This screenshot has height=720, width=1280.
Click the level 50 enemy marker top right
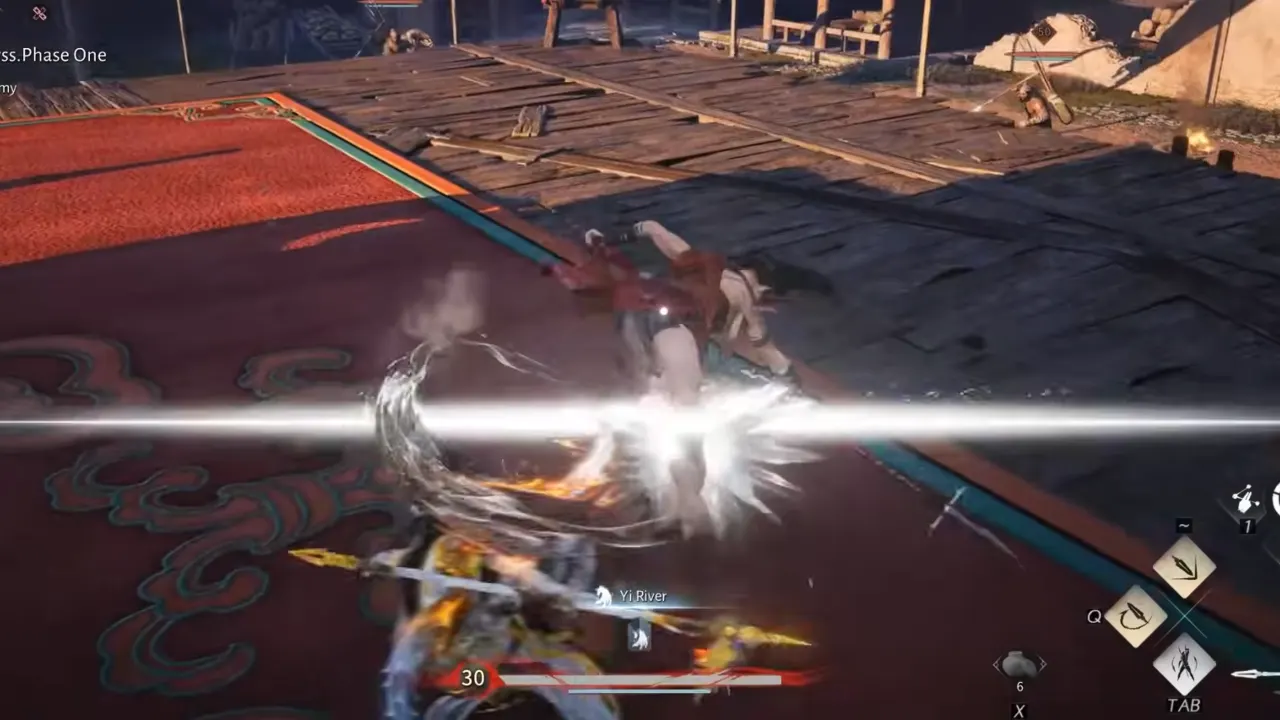pos(1045,33)
